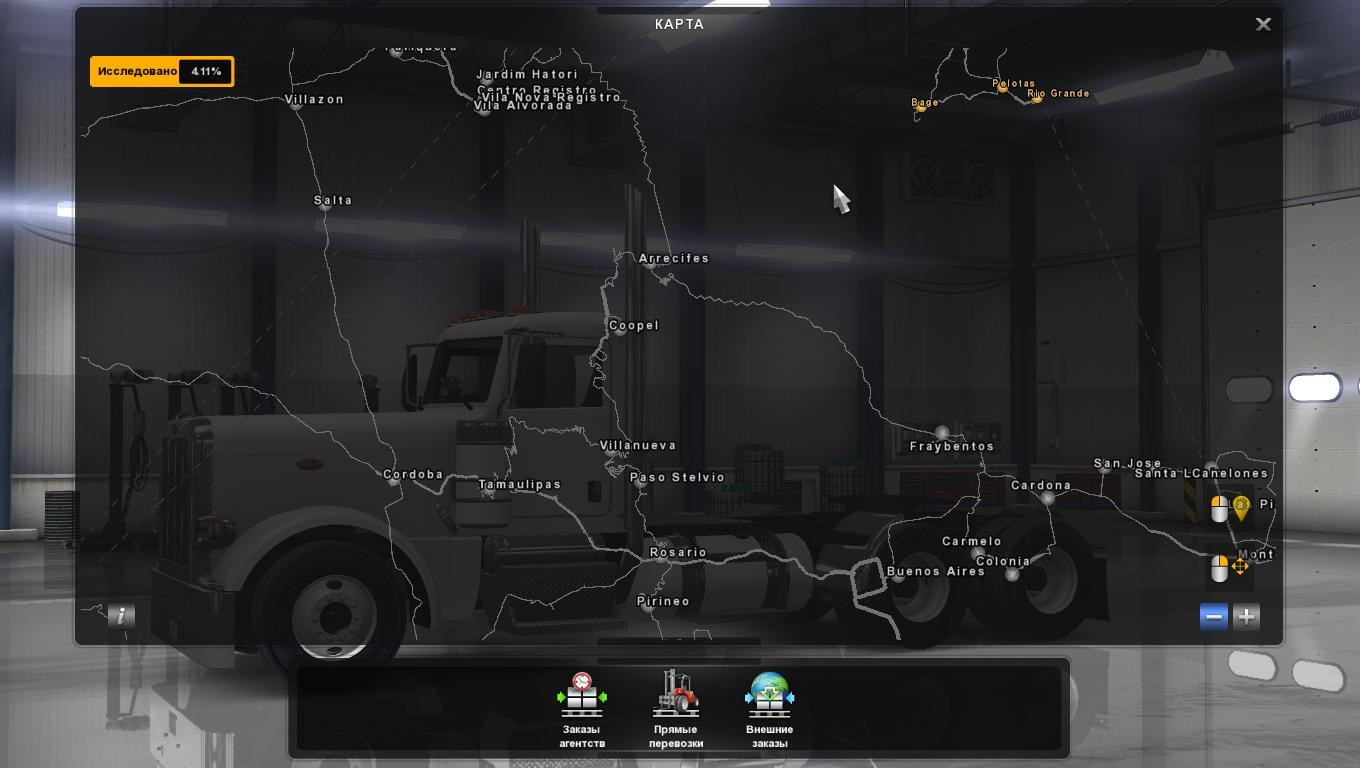The height and width of the screenshot is (768, 1360).
Task: Select Tamaulipas city on map
Action: click(x=487, y=492)
